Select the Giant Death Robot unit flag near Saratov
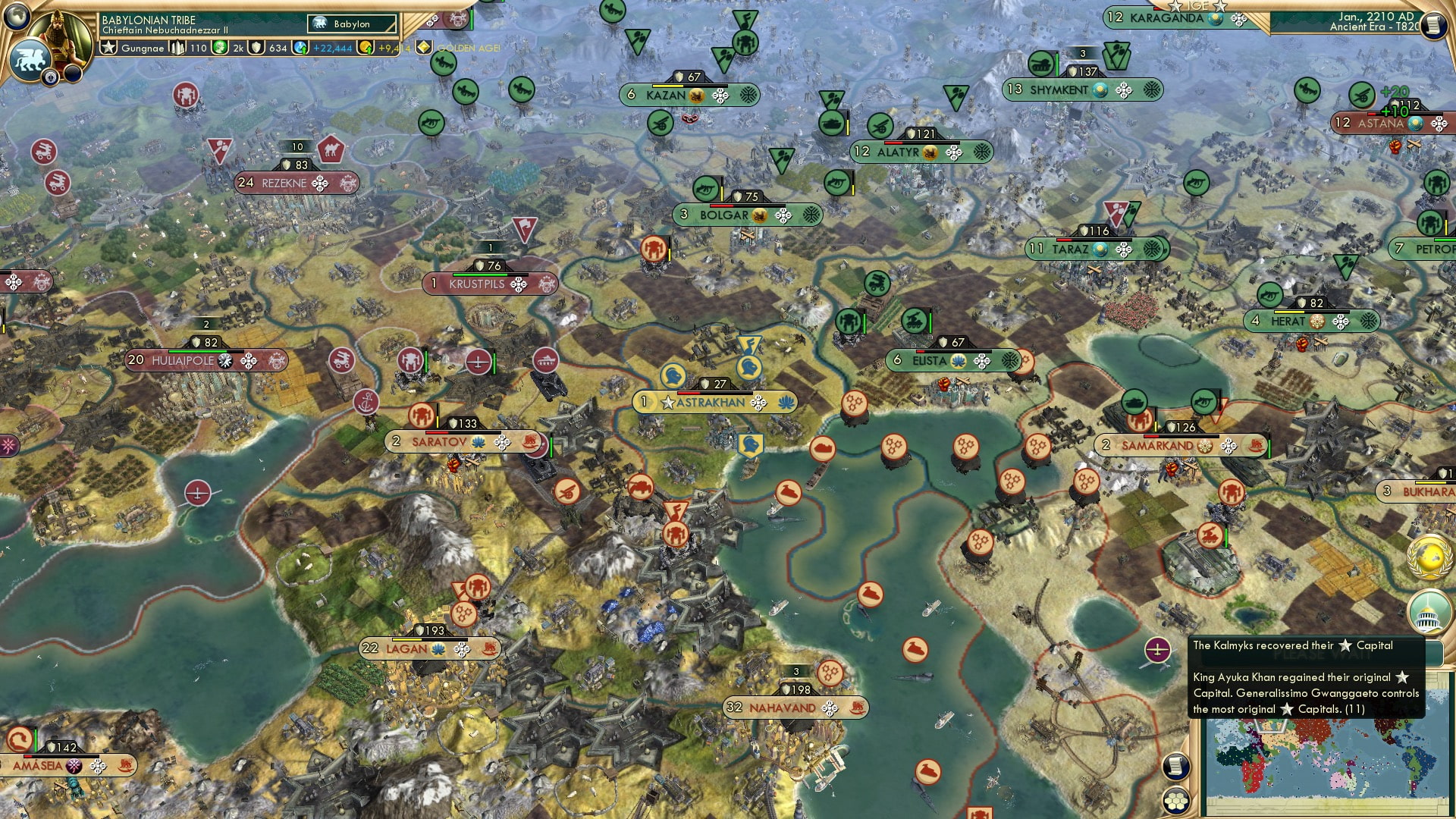Viewport: 1456px width, 819px height. (420, 415)
